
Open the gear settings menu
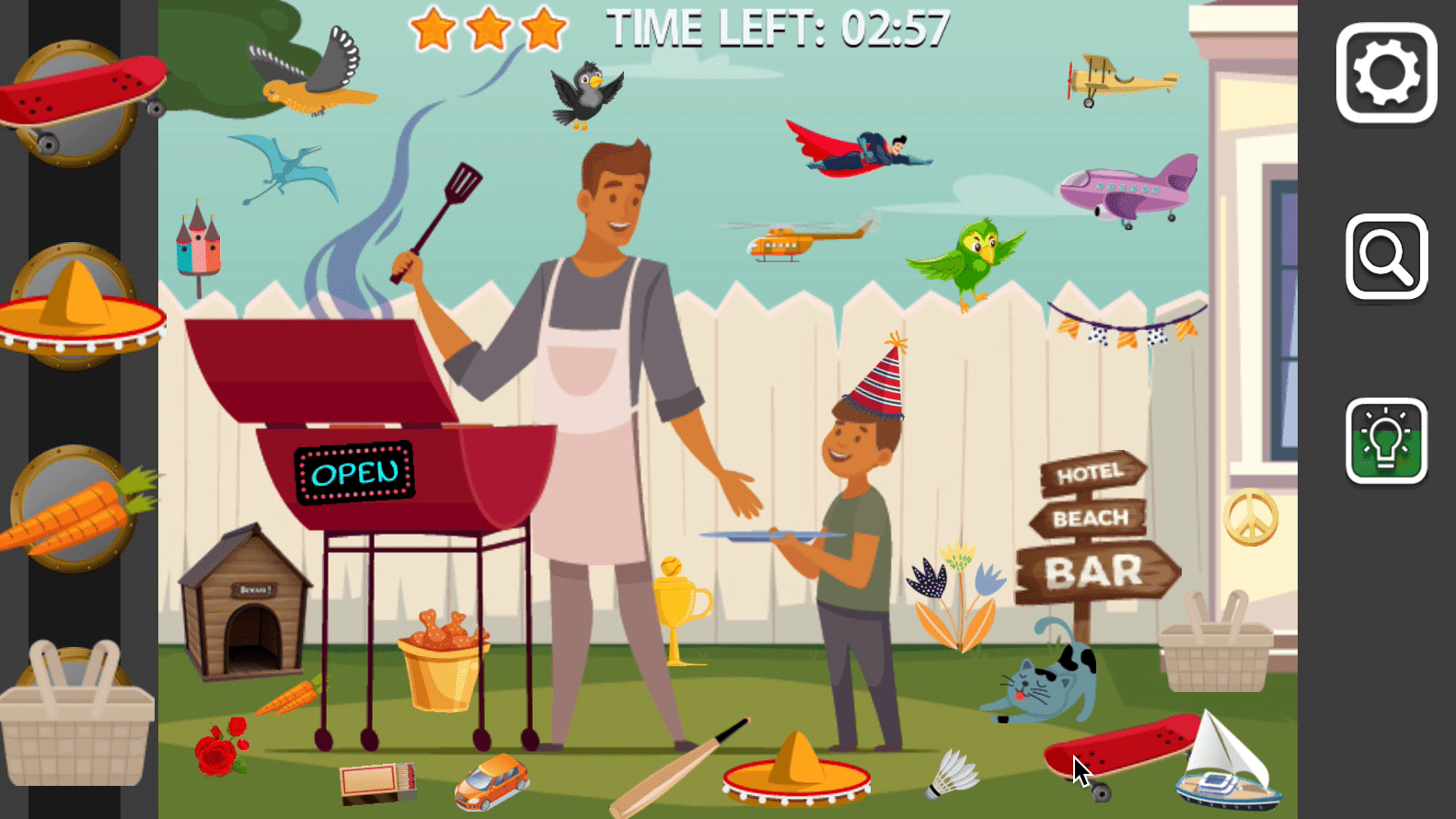click(1386, 73)
